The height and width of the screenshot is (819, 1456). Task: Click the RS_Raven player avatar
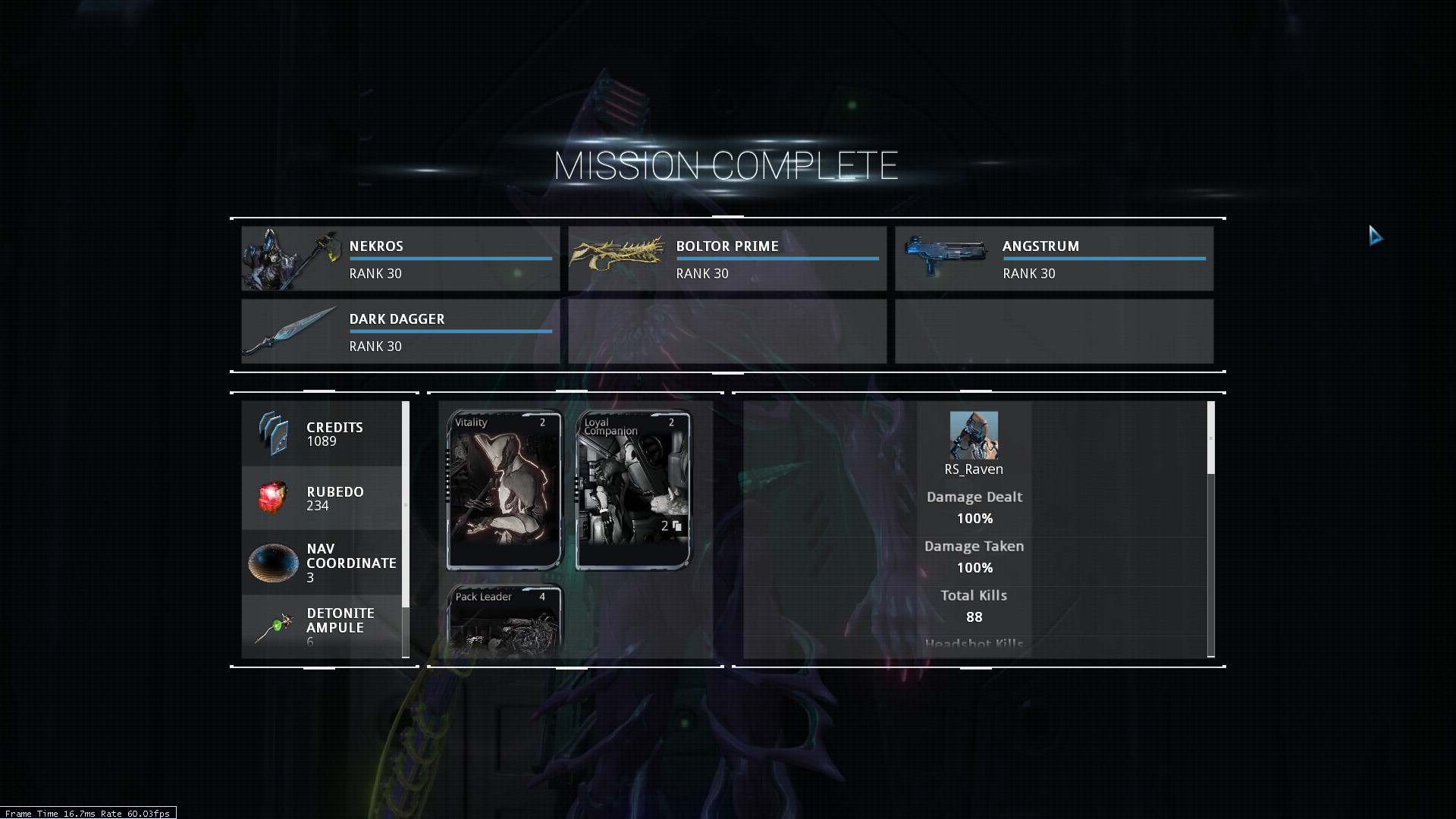(x=974, y=435)
